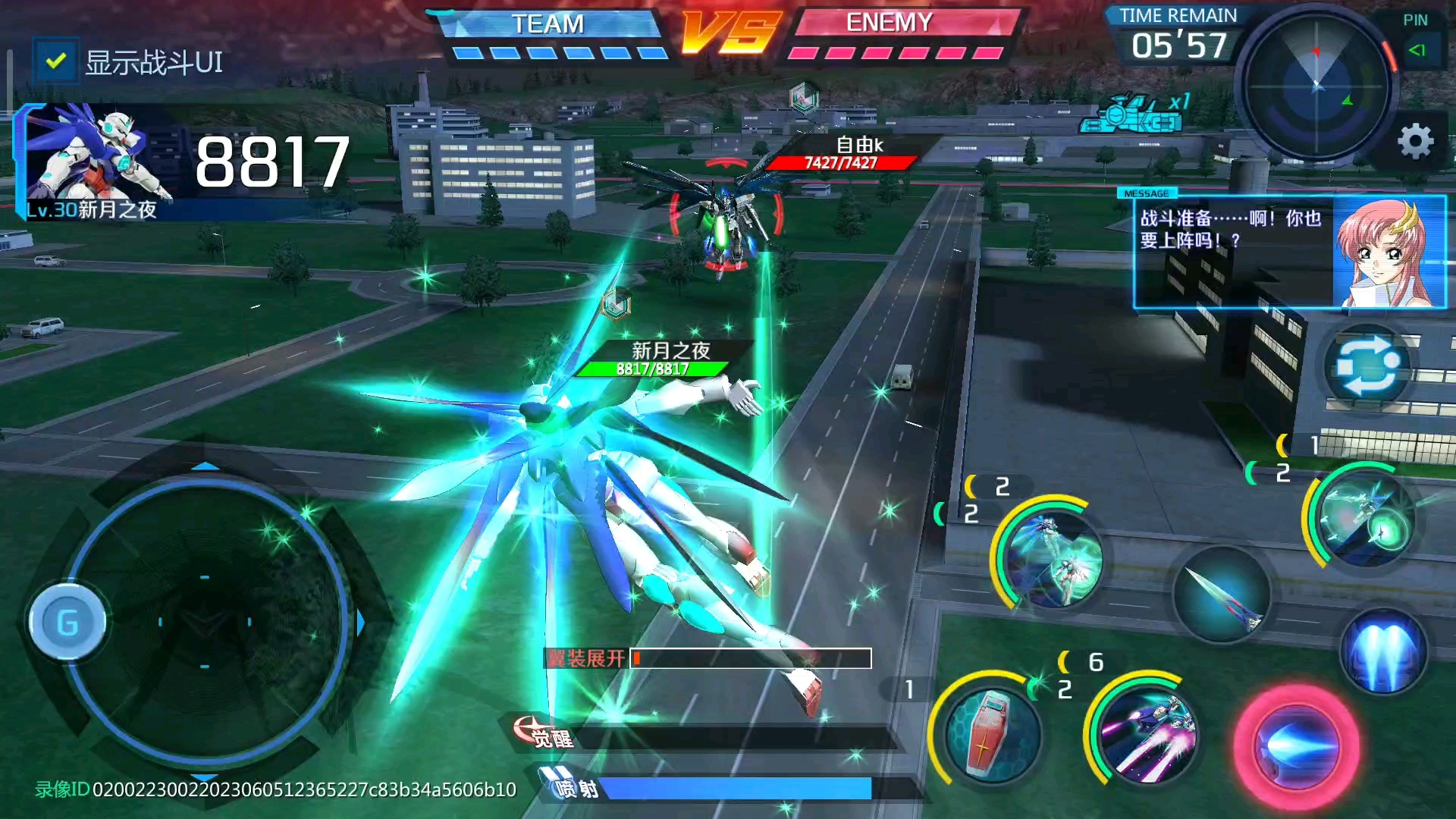The image size is (1456, 819).
Task: Use the green energy burst skill
Action: [x=1365, y=519]
